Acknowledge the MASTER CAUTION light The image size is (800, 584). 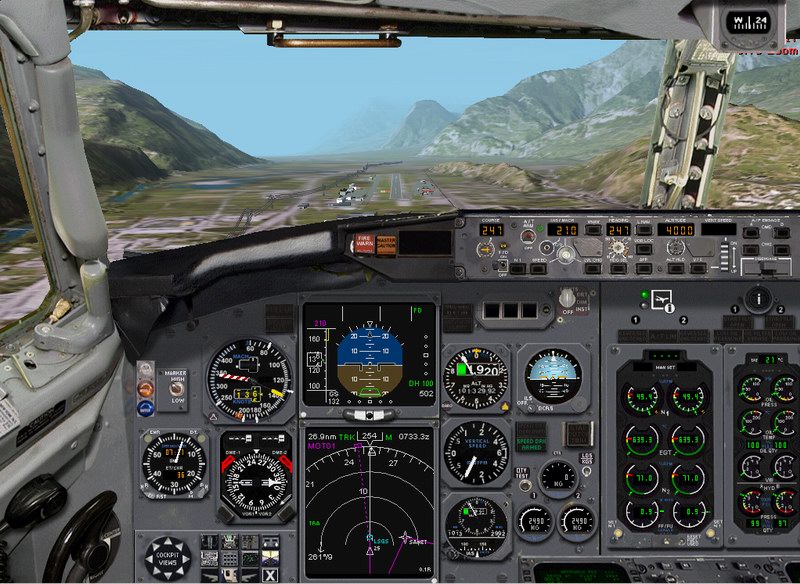tap(385, 244)
